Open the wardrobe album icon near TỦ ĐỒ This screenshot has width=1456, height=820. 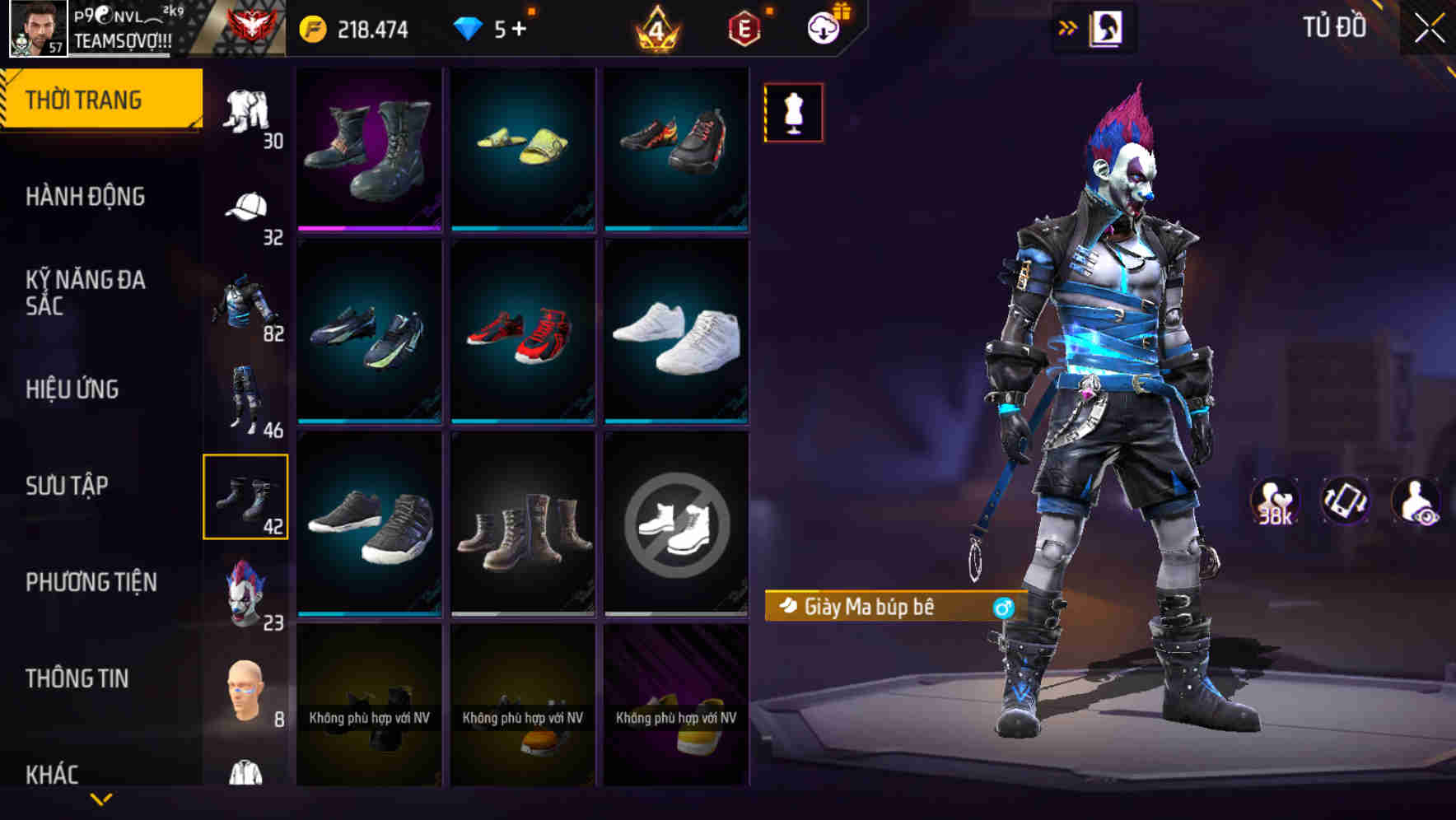1108,27
